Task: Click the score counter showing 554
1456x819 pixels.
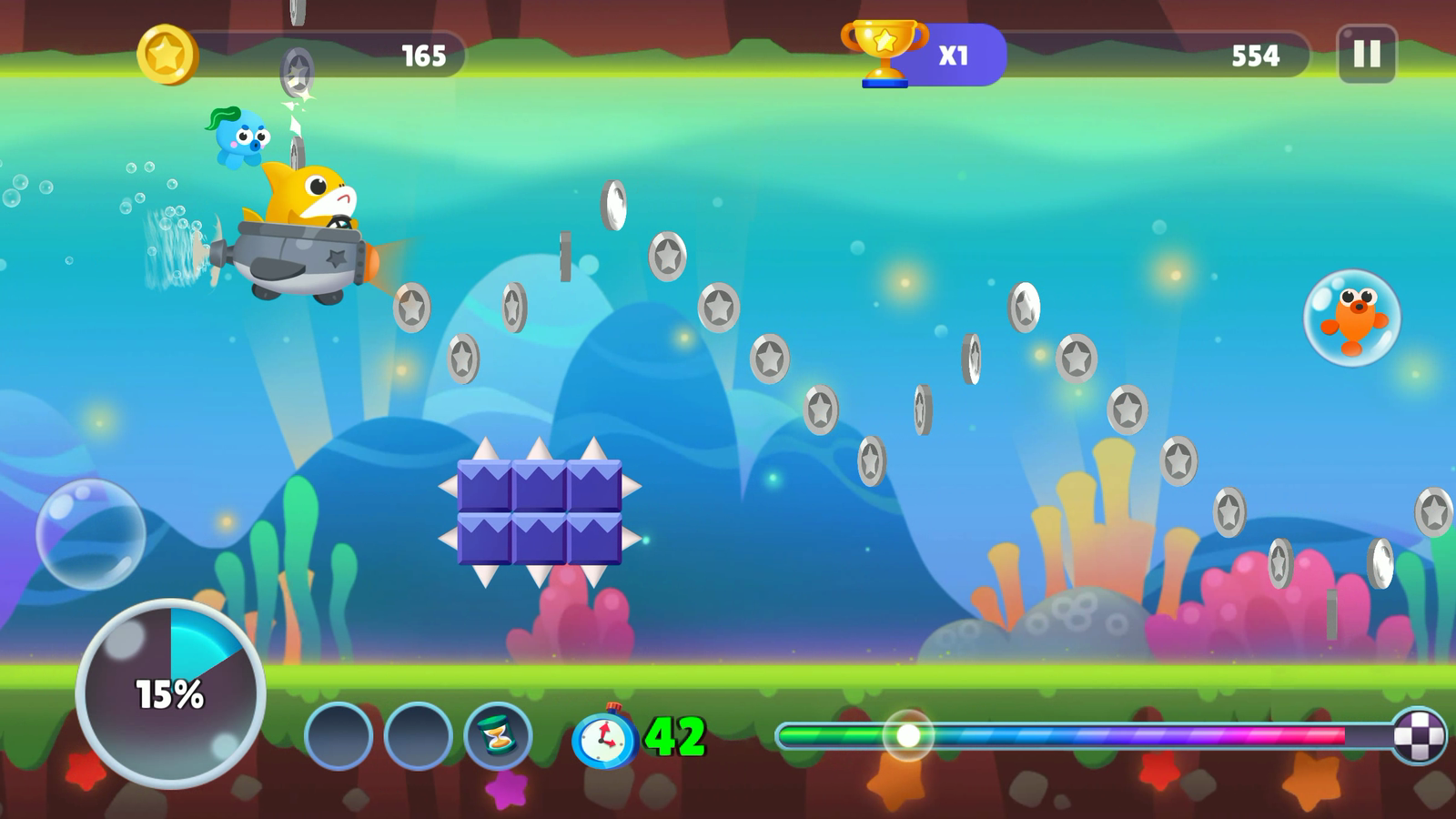Action: pyautogui.click(x=1256, y=56)
